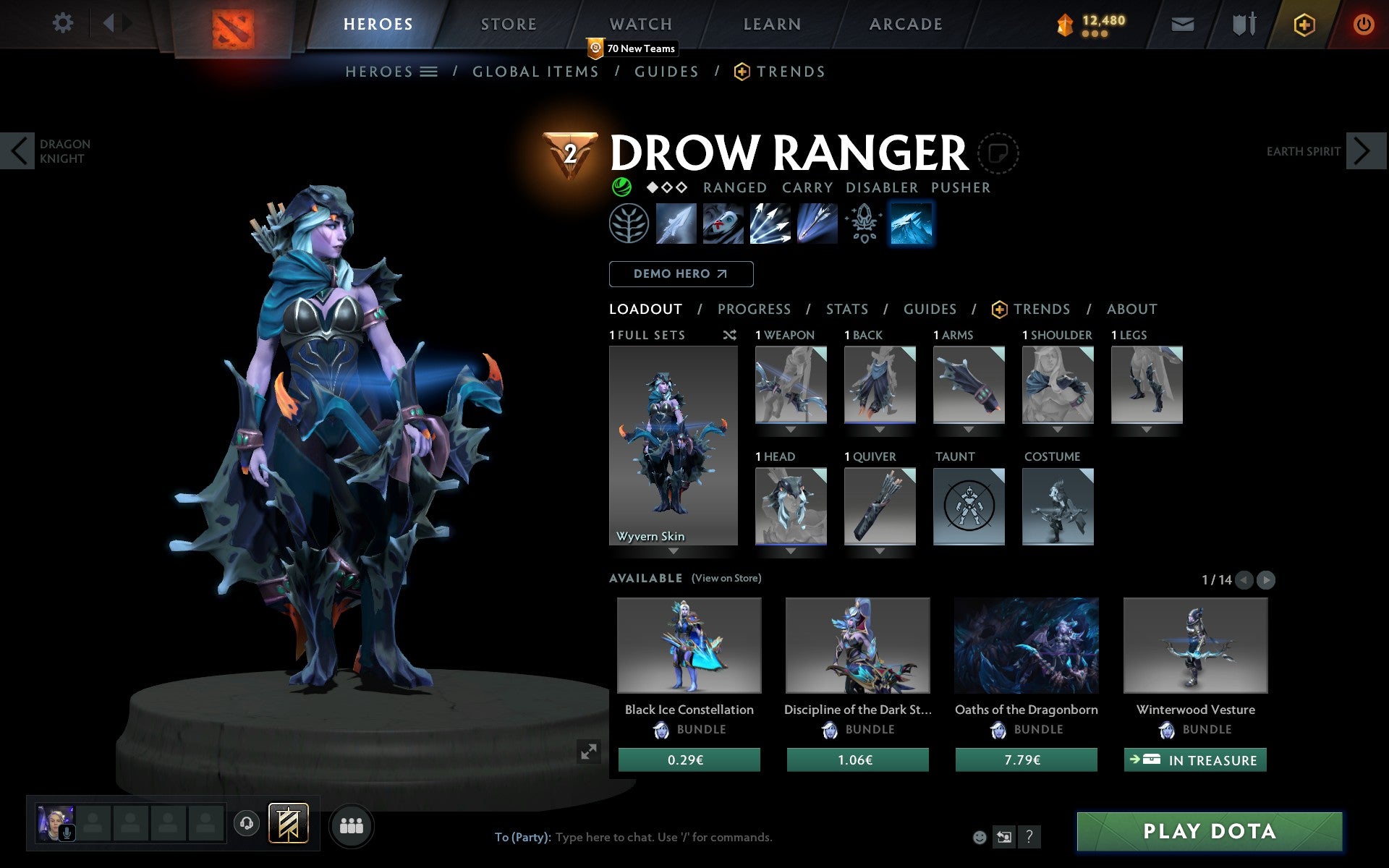The width and height of the screenshot is (1389, 868).
Task: Toggle the green checkmark beside Drow Ranger name
Action: point(621,187)
